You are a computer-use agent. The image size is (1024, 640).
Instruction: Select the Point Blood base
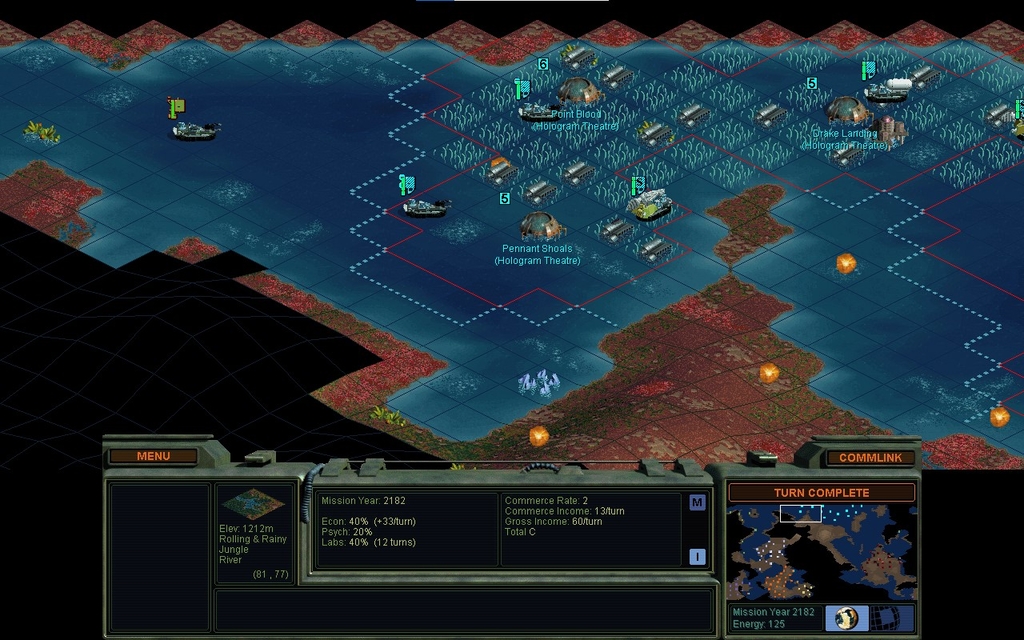578,91
